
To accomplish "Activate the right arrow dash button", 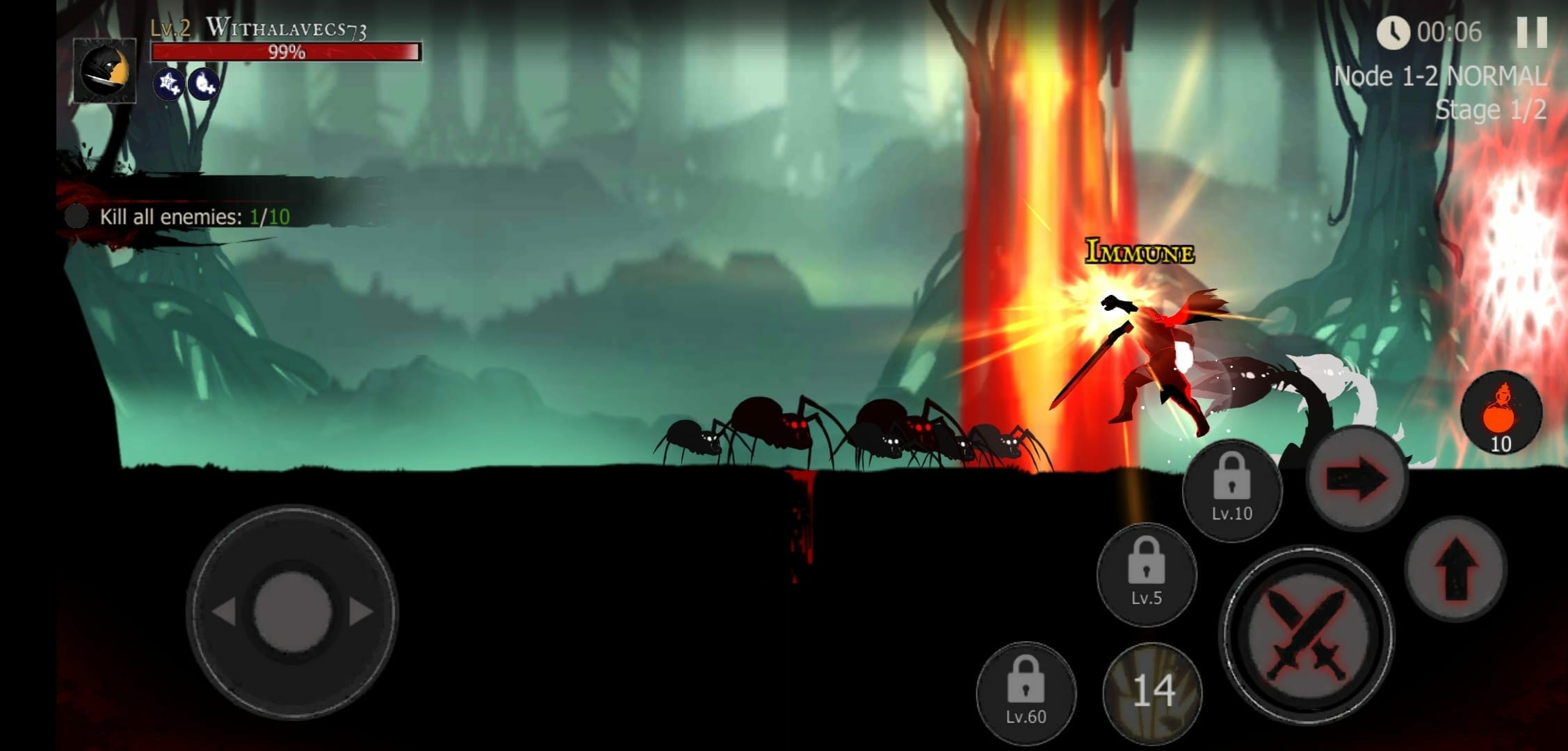I will [1357, 479].
